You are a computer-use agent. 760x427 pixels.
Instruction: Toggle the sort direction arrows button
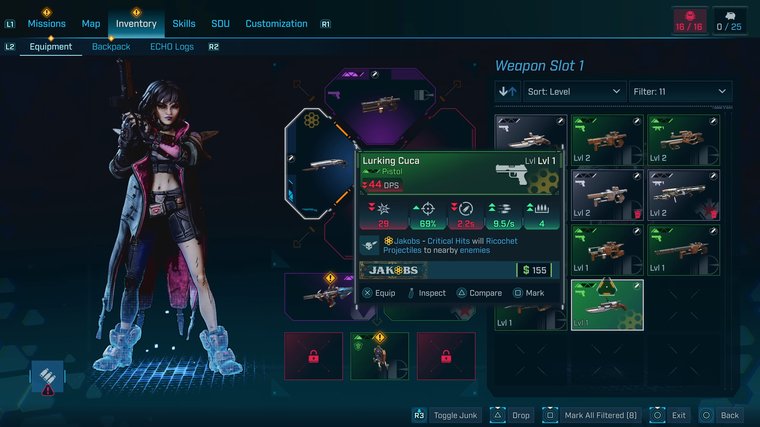point(507,91)
